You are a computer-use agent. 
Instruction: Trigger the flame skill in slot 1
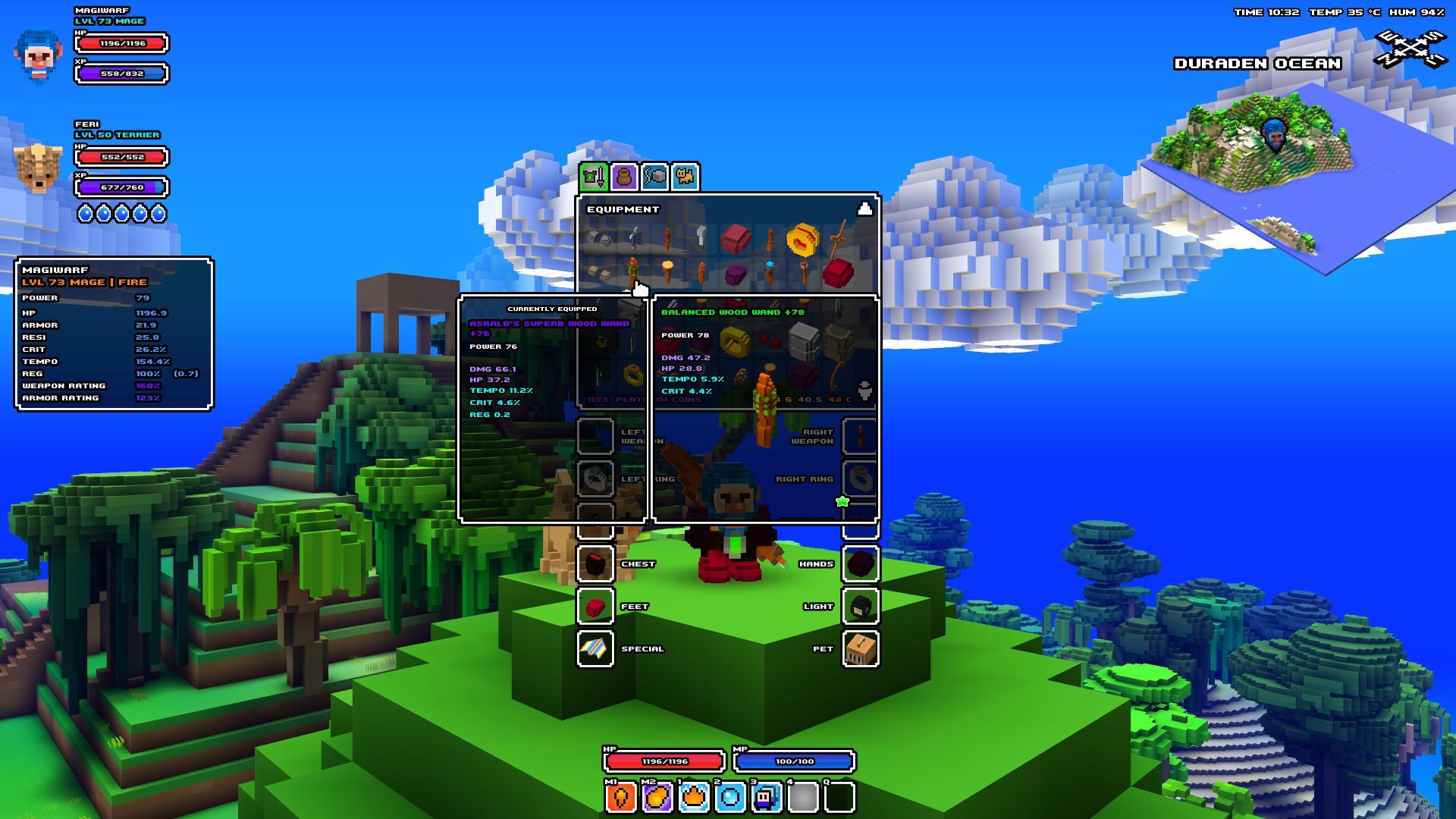(x=693, y=797)
